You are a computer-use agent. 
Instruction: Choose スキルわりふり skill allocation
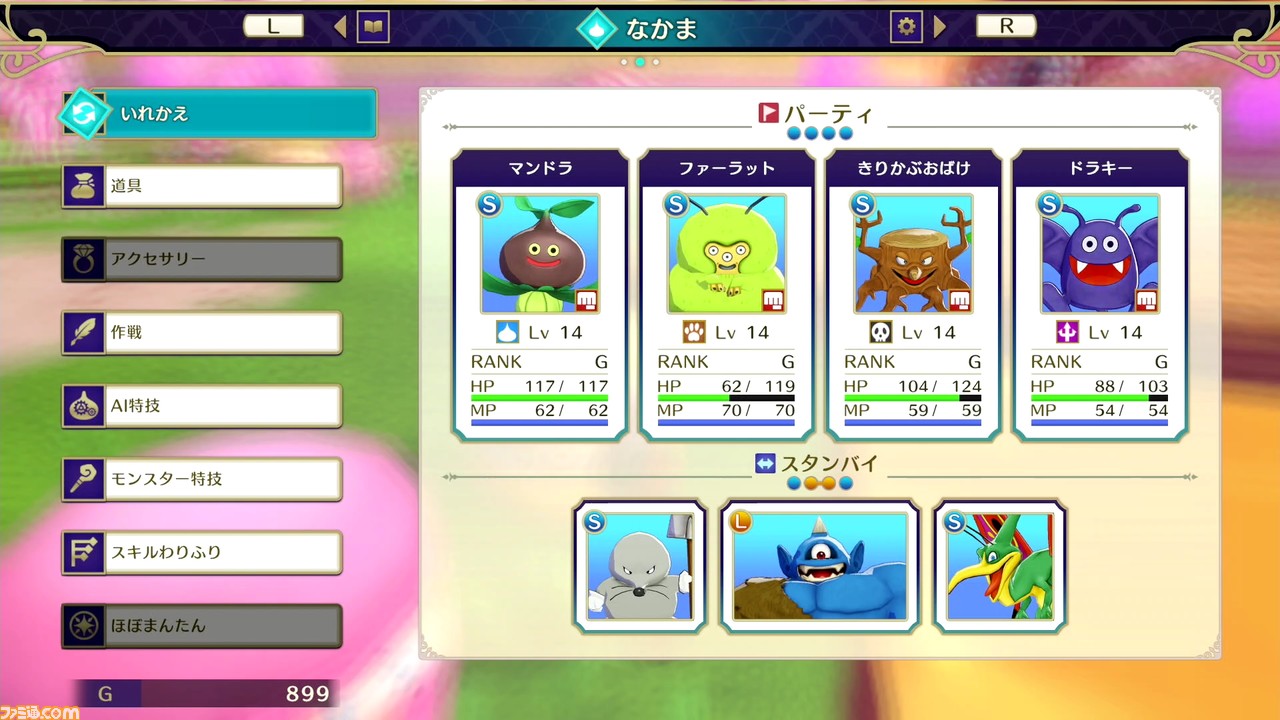tap(203, 552)
